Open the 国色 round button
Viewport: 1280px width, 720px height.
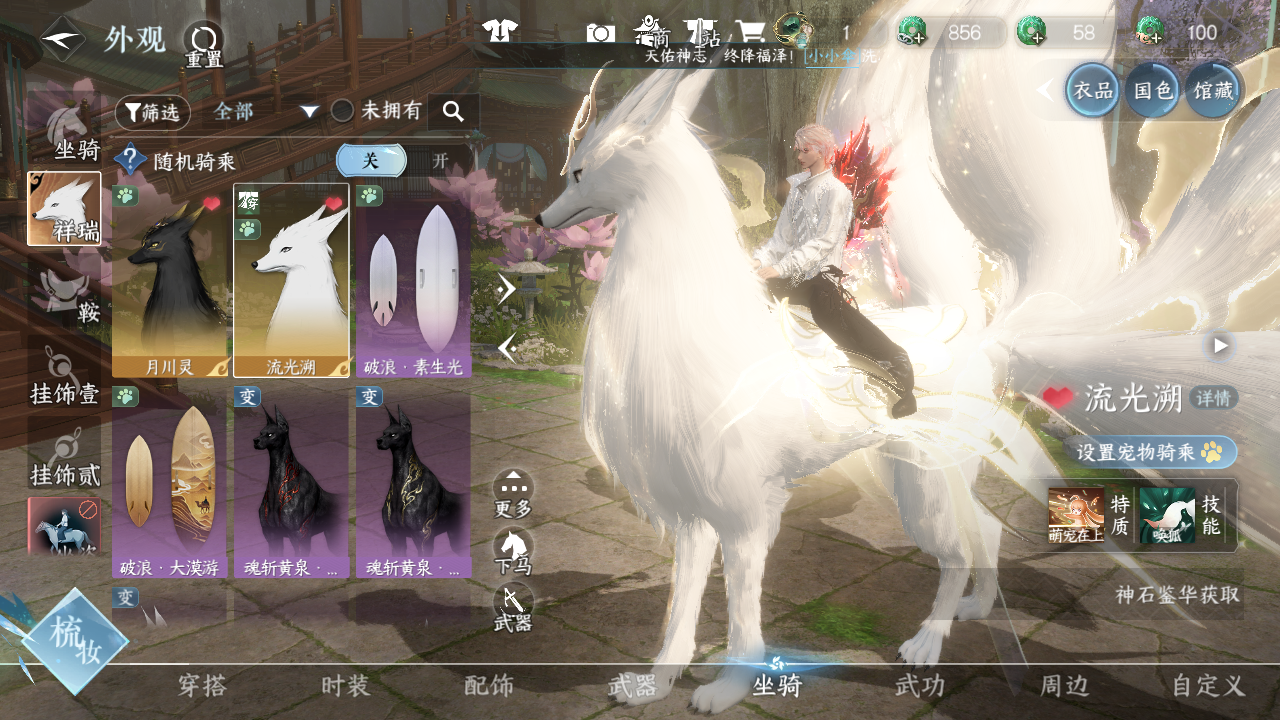(1152, 91)
